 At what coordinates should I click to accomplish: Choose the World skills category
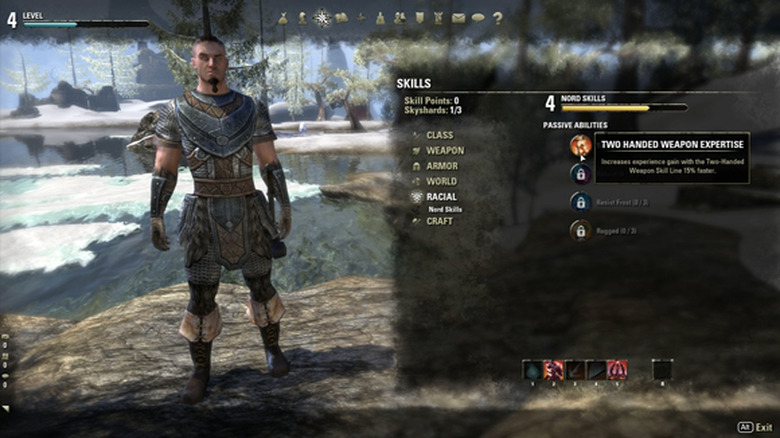point(441,181)
